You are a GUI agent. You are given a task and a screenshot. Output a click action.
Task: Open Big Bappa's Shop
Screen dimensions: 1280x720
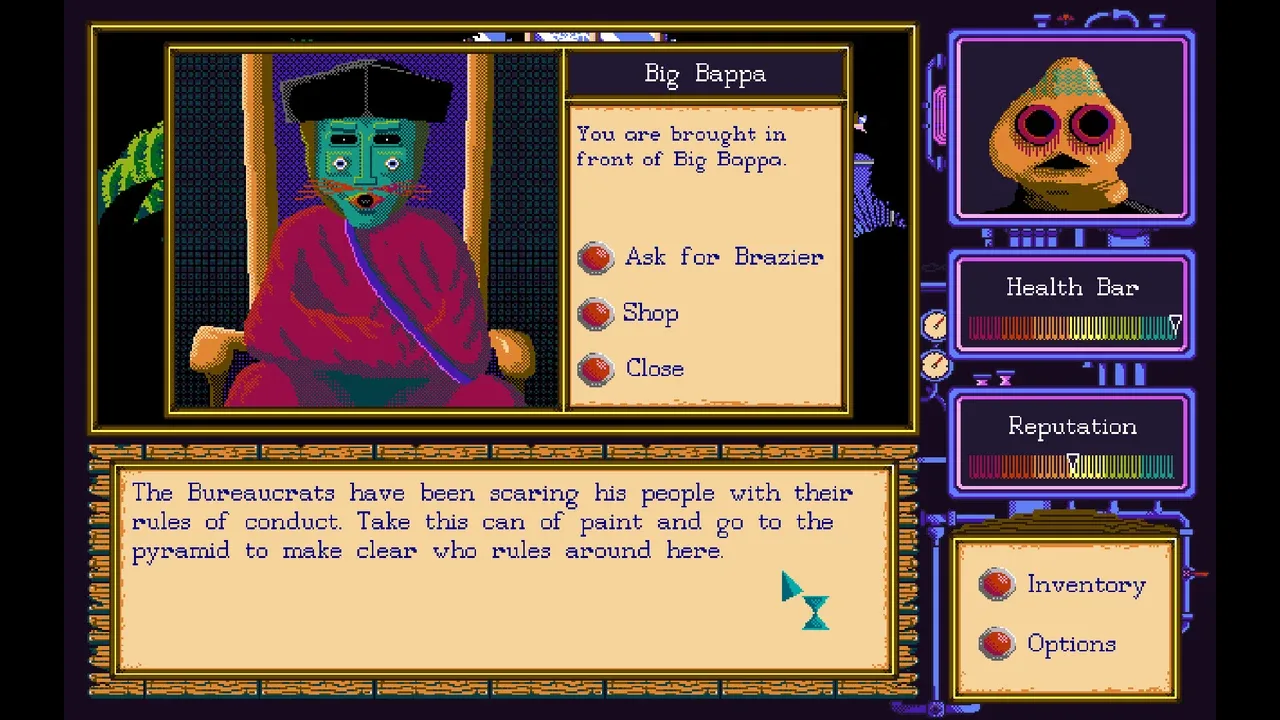tap(649, 313)
